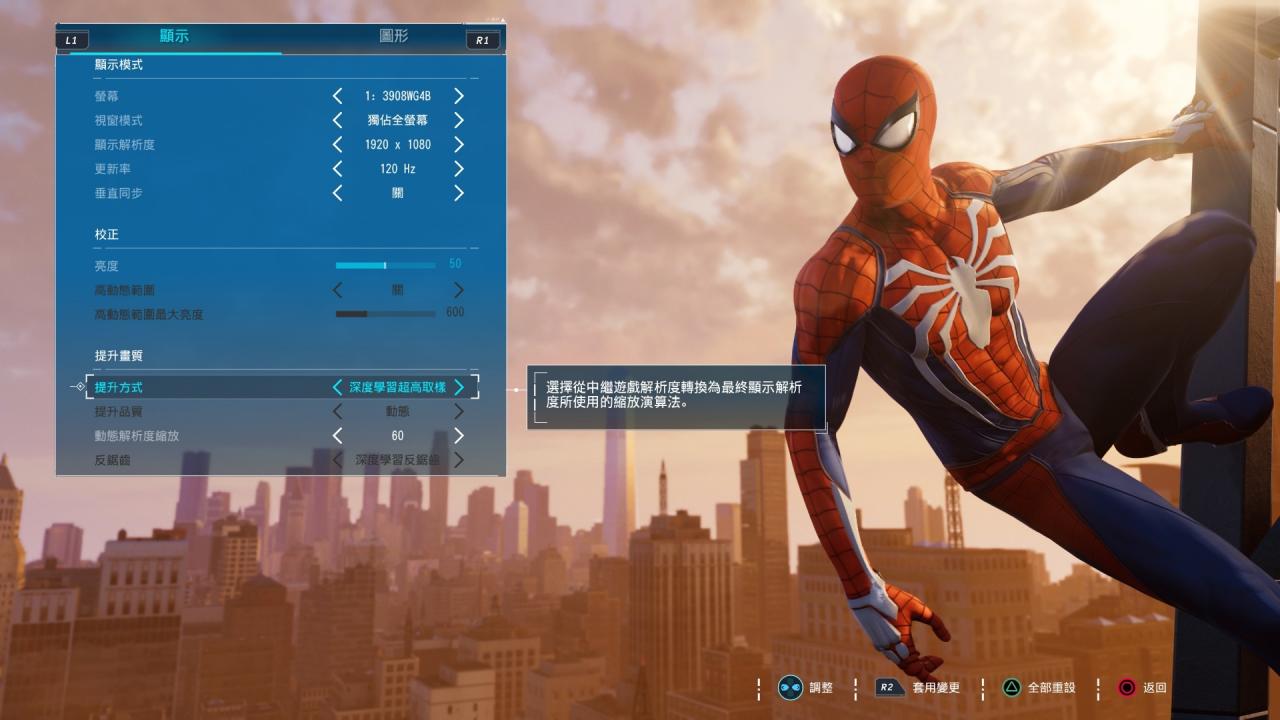Click left arrow of 提升方式
The image size is (1280, 720).
[x=337, y=387]
